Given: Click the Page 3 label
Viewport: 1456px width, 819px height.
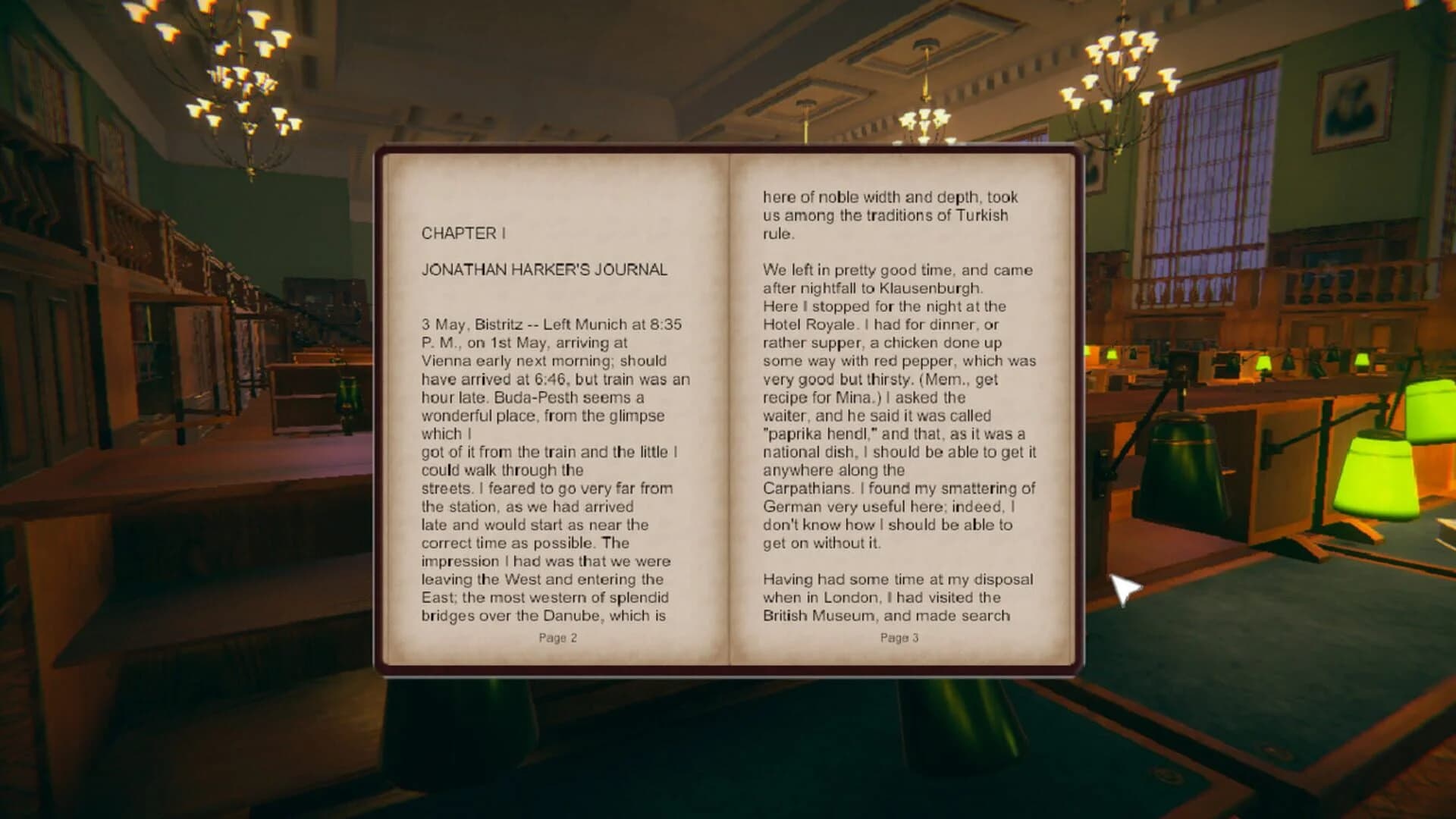Looking at the screenshot, I should coord(898,639).
